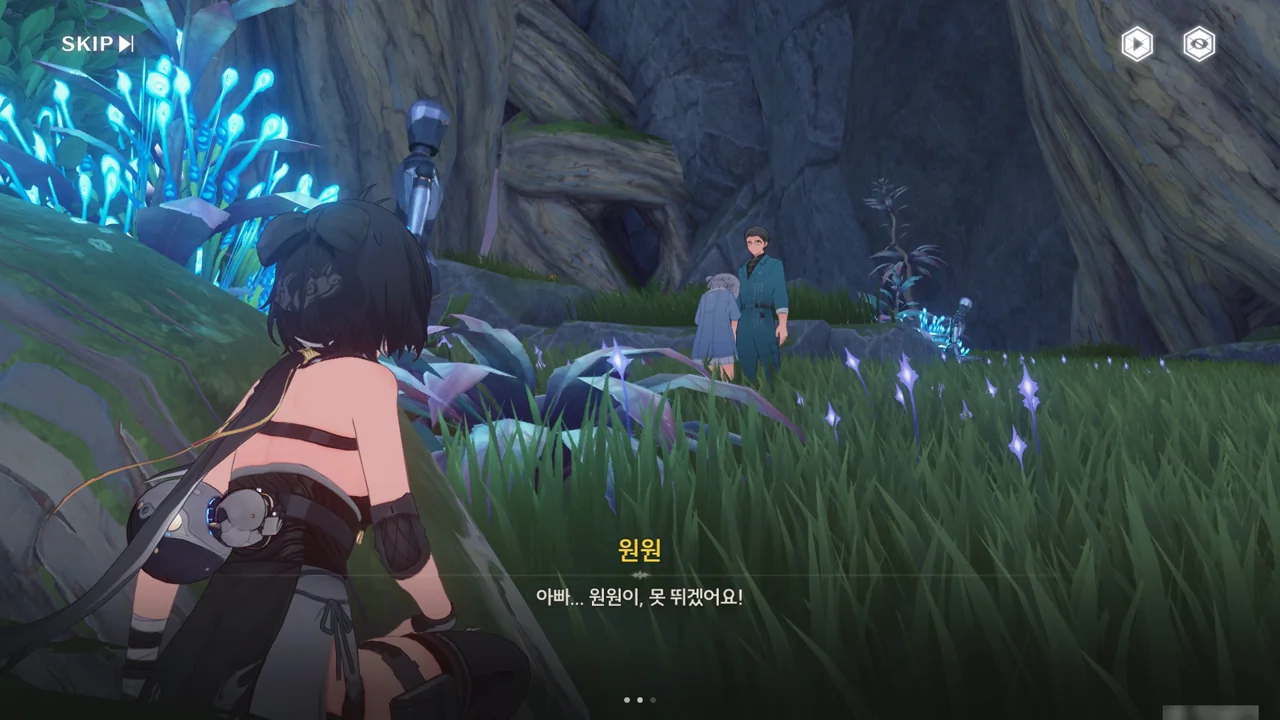Toggle auto-play with the hexagon play icon
The height and width of the screenshot is (720, 1280).
pos(1136,44)
